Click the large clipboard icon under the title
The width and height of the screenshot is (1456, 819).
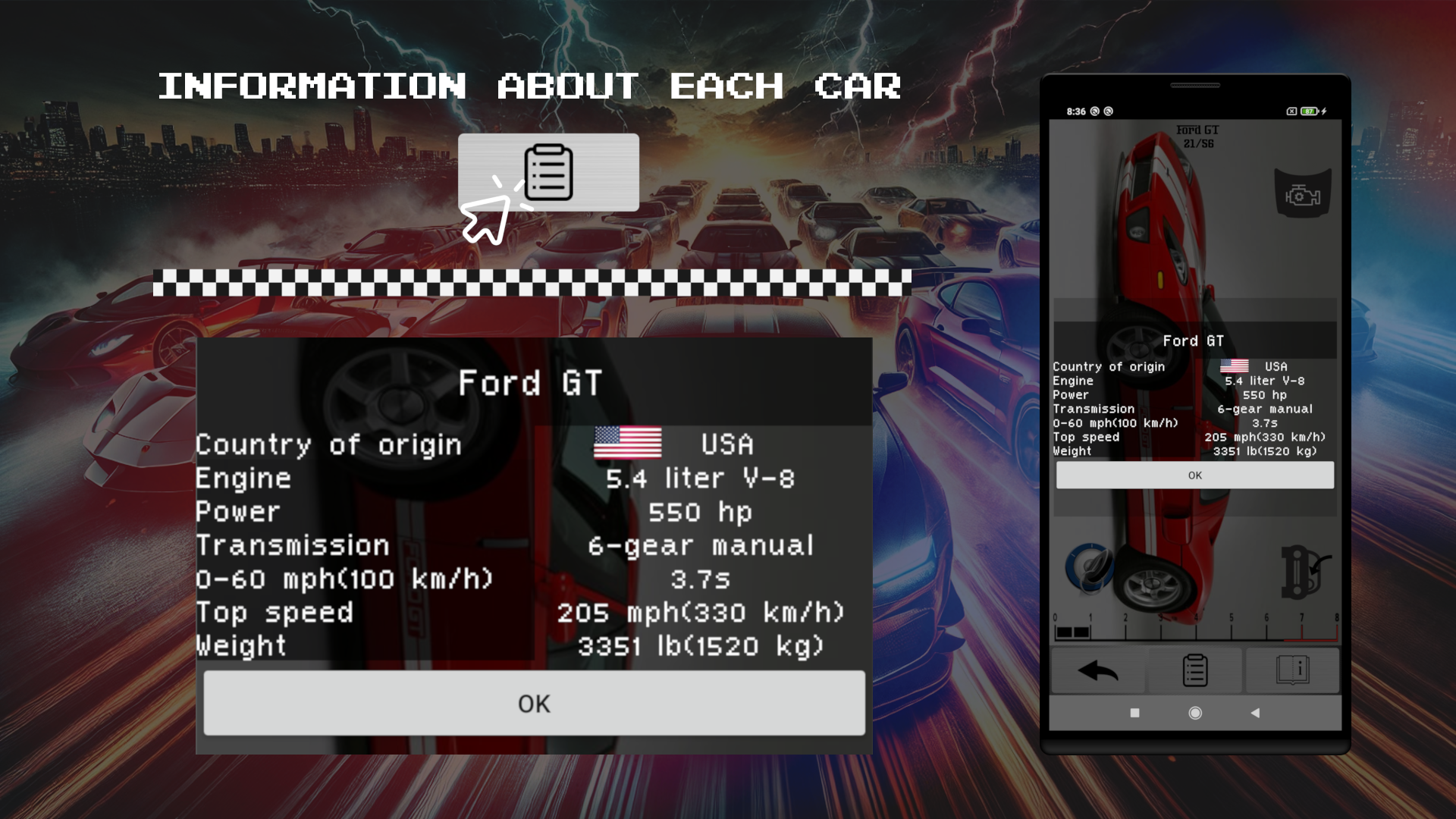pyautogui.click(x=549, y=172)
